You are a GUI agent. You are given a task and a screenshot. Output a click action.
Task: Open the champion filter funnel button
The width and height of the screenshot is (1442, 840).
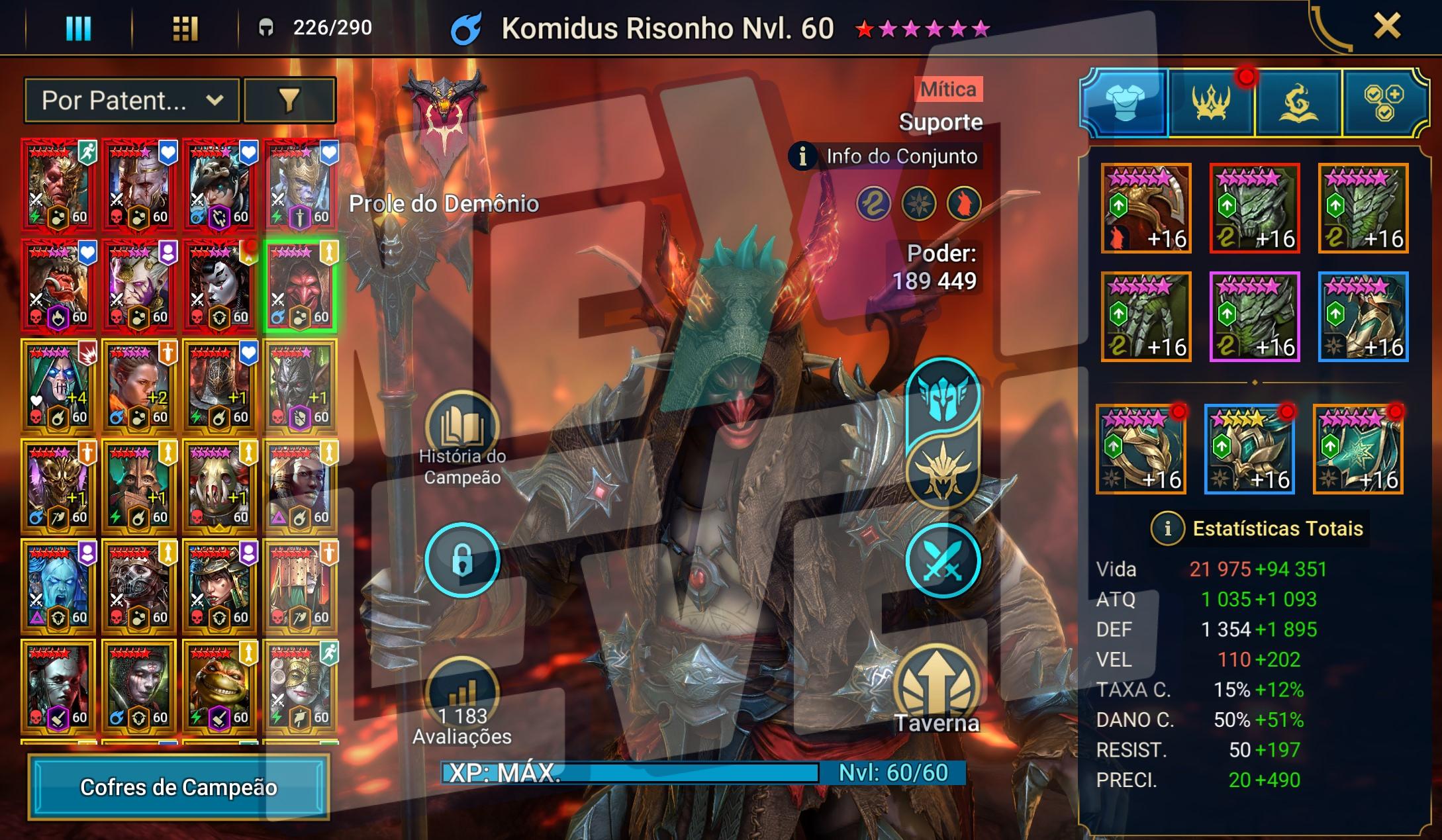click(x=289, y=101)
